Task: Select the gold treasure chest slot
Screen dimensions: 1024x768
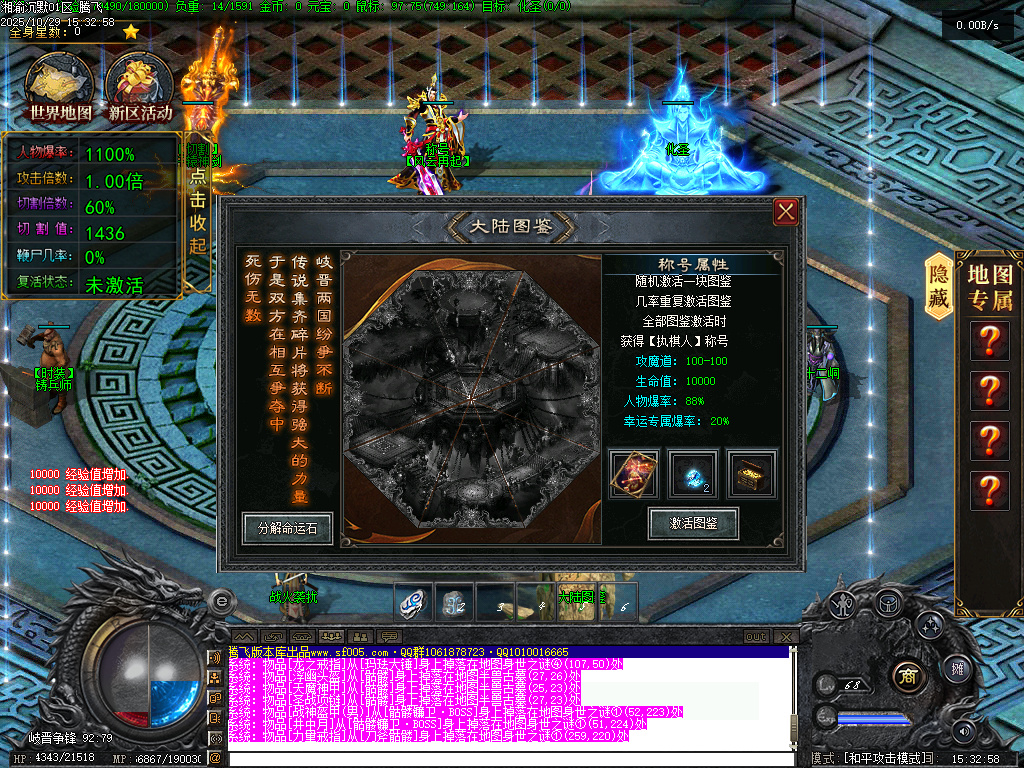Action: (750, 474)
